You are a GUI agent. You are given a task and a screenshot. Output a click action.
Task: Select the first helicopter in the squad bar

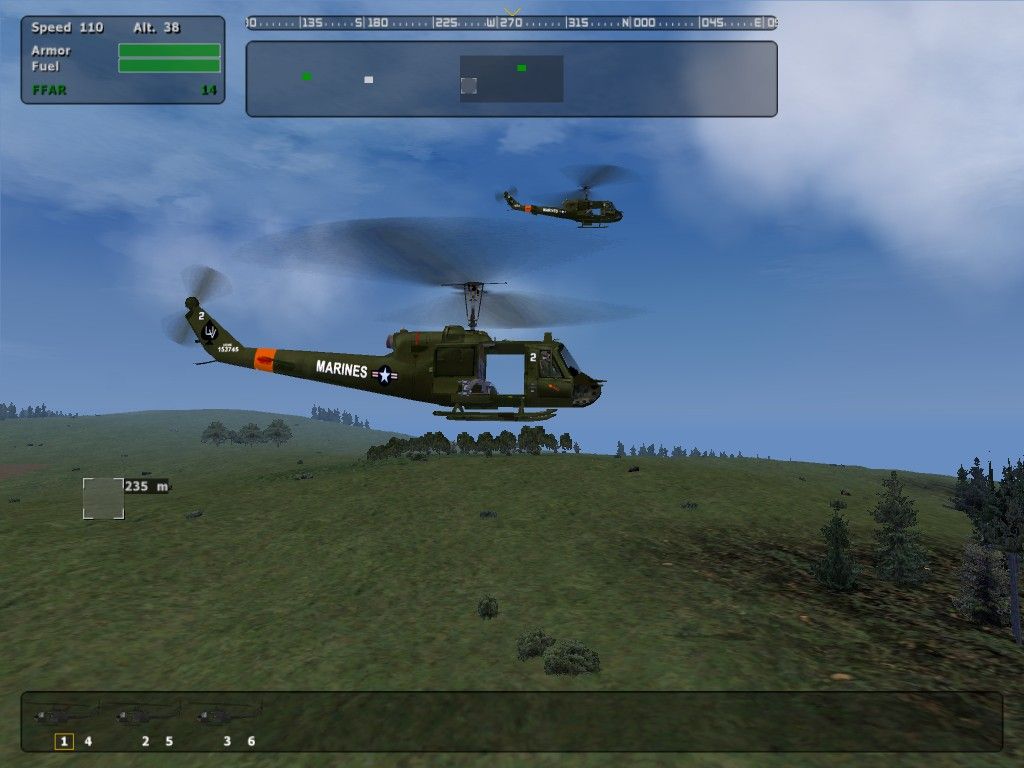point(65,714)
